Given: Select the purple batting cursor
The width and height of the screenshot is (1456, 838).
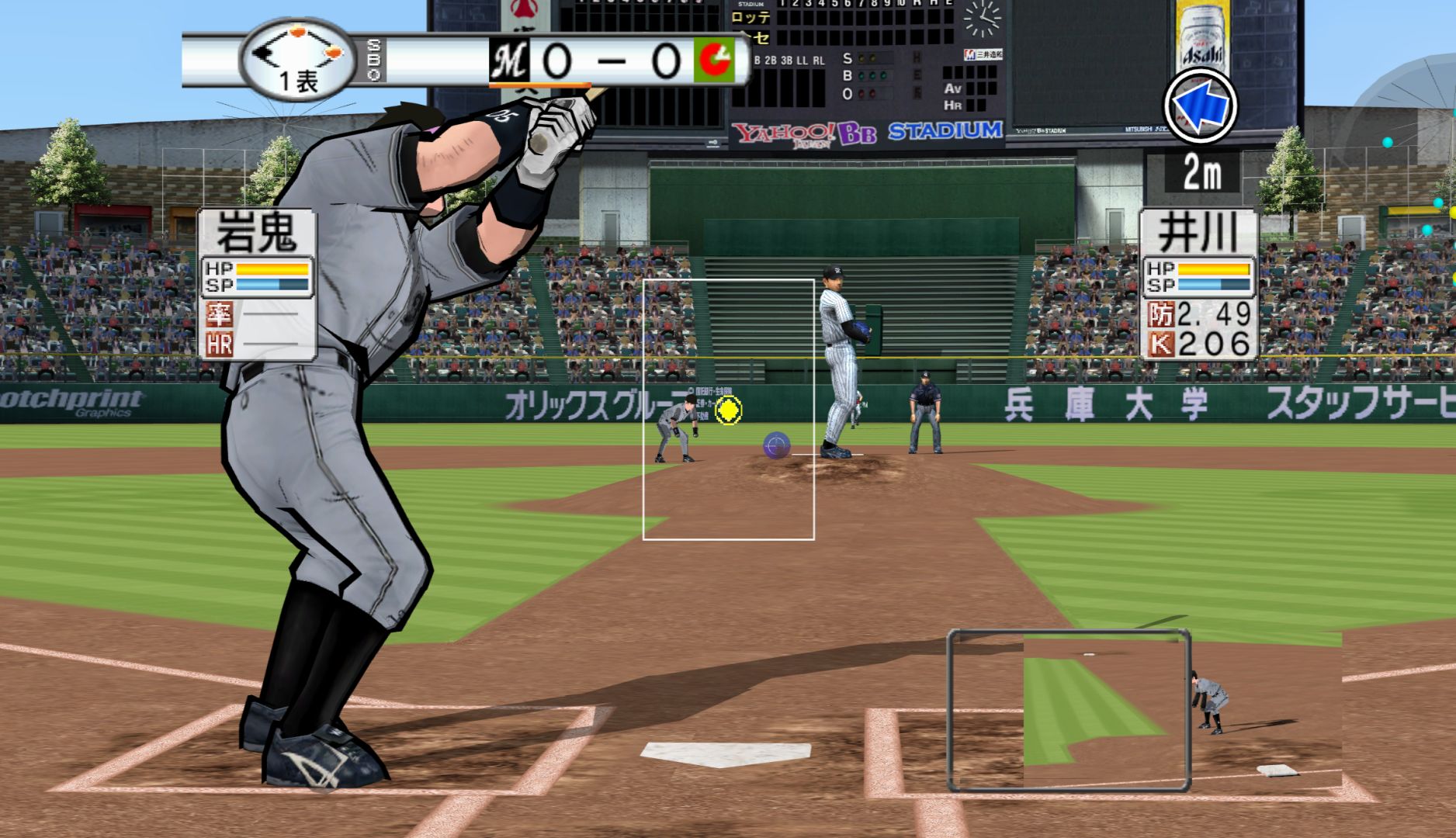Looking at the screenshot, I should pyautogui.click(x=776, y=445).
